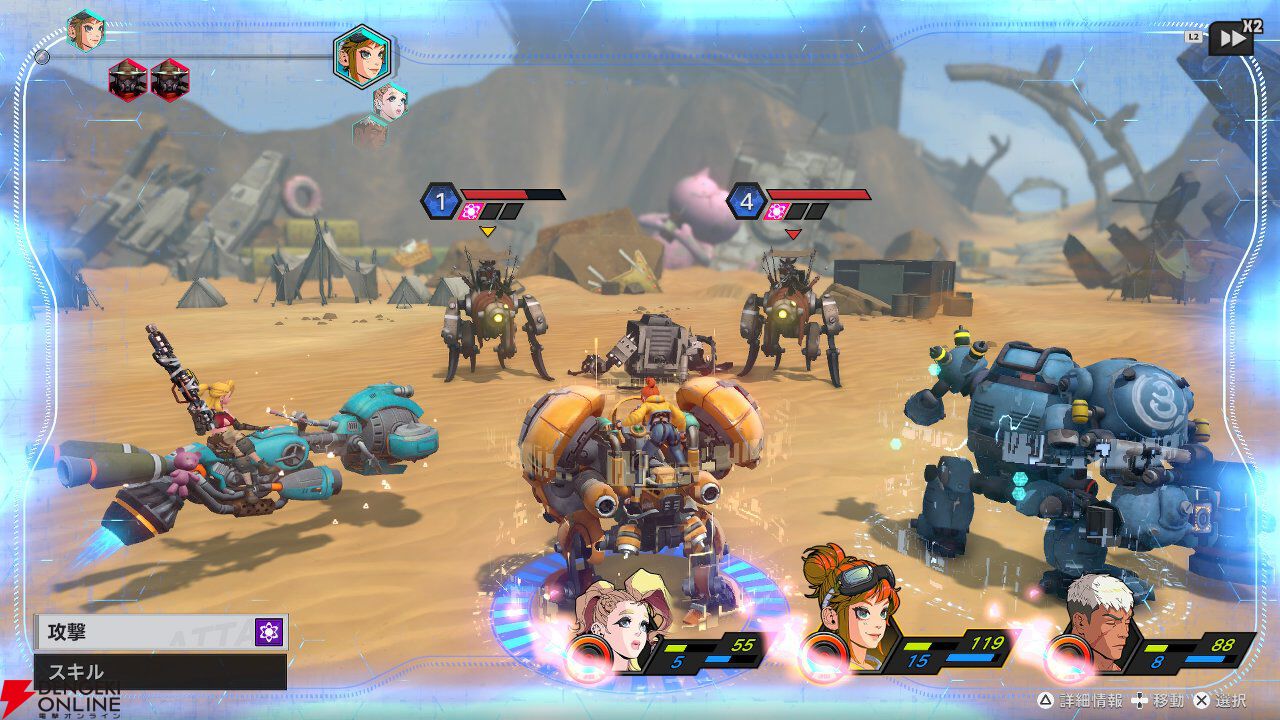Click the large active-turn portrait on timeline
Viewport: 1280px width, 720px height.
[x=362, y=57]
